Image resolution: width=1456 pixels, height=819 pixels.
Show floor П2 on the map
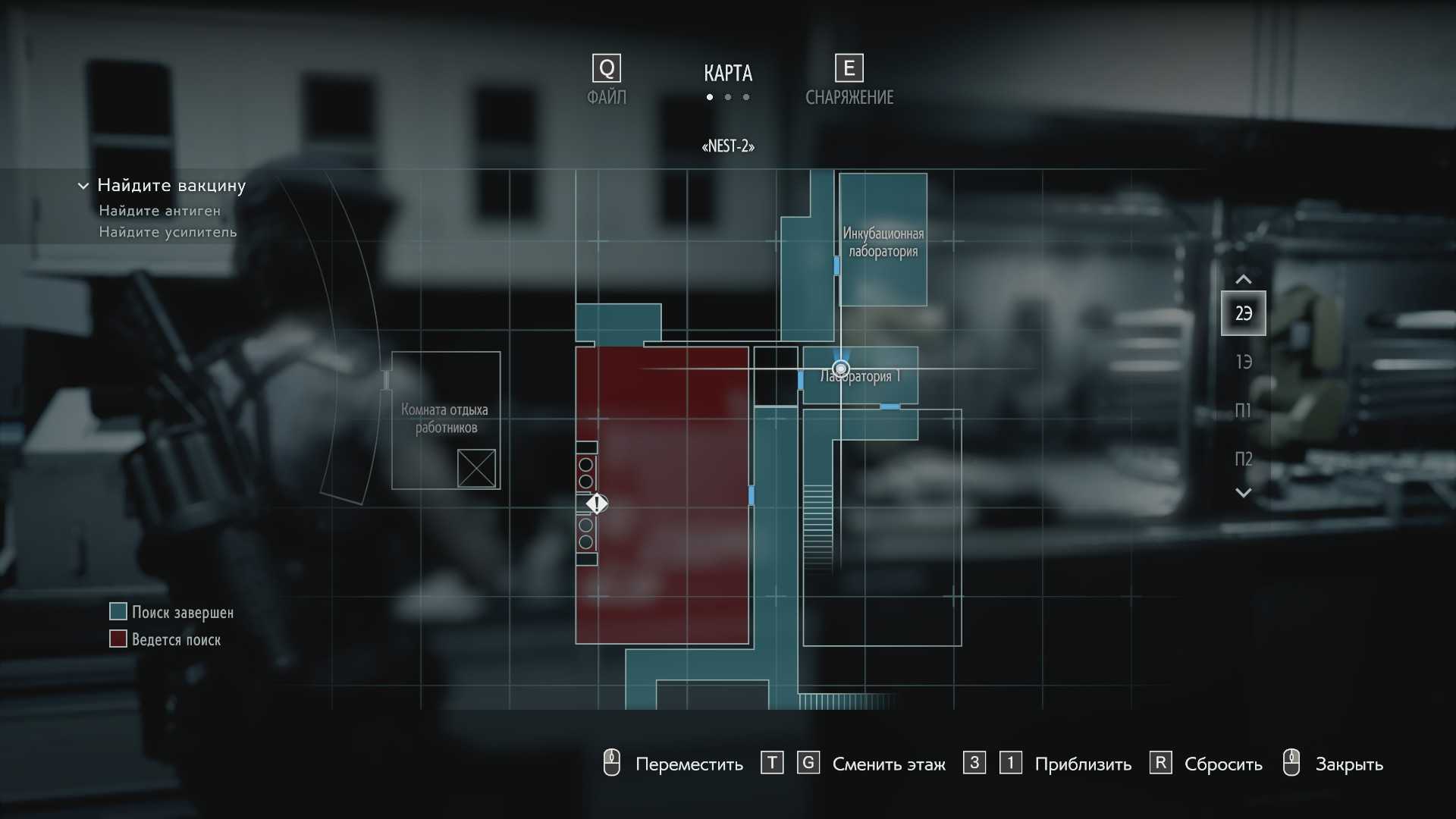[x=1243, y=459]
